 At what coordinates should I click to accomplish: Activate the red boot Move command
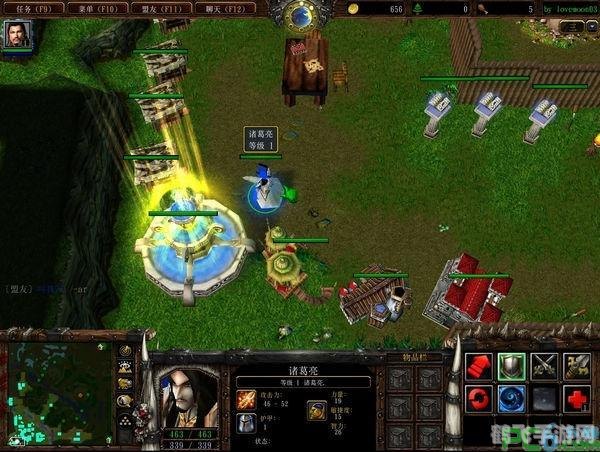click(x=479, y=366)
